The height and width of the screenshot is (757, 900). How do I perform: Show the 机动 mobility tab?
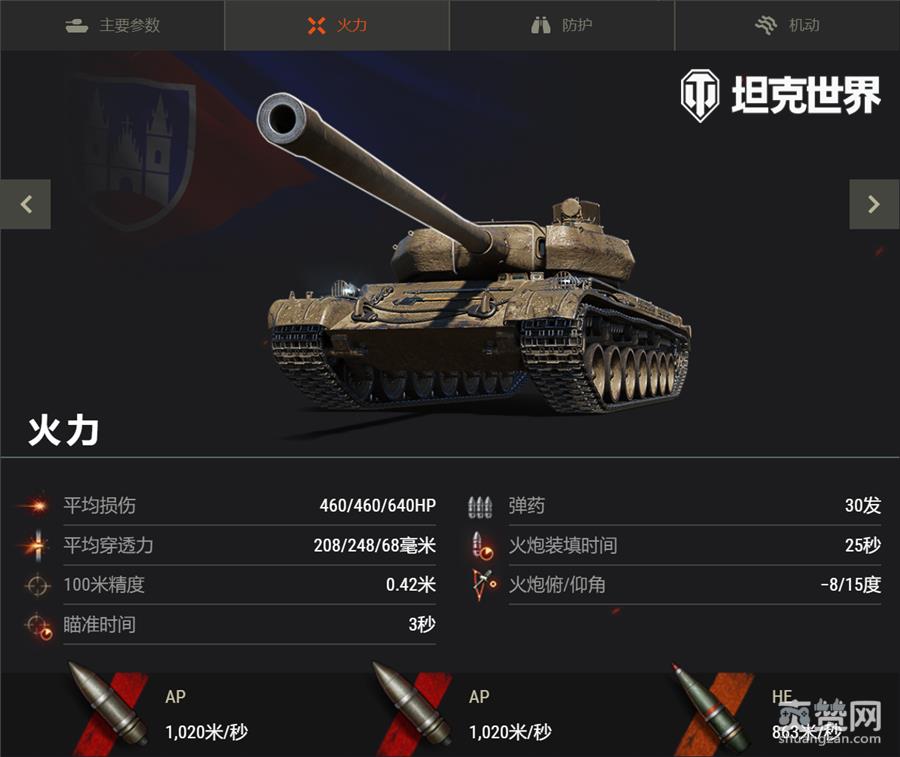pyautogui.click(x=787, y=25)
